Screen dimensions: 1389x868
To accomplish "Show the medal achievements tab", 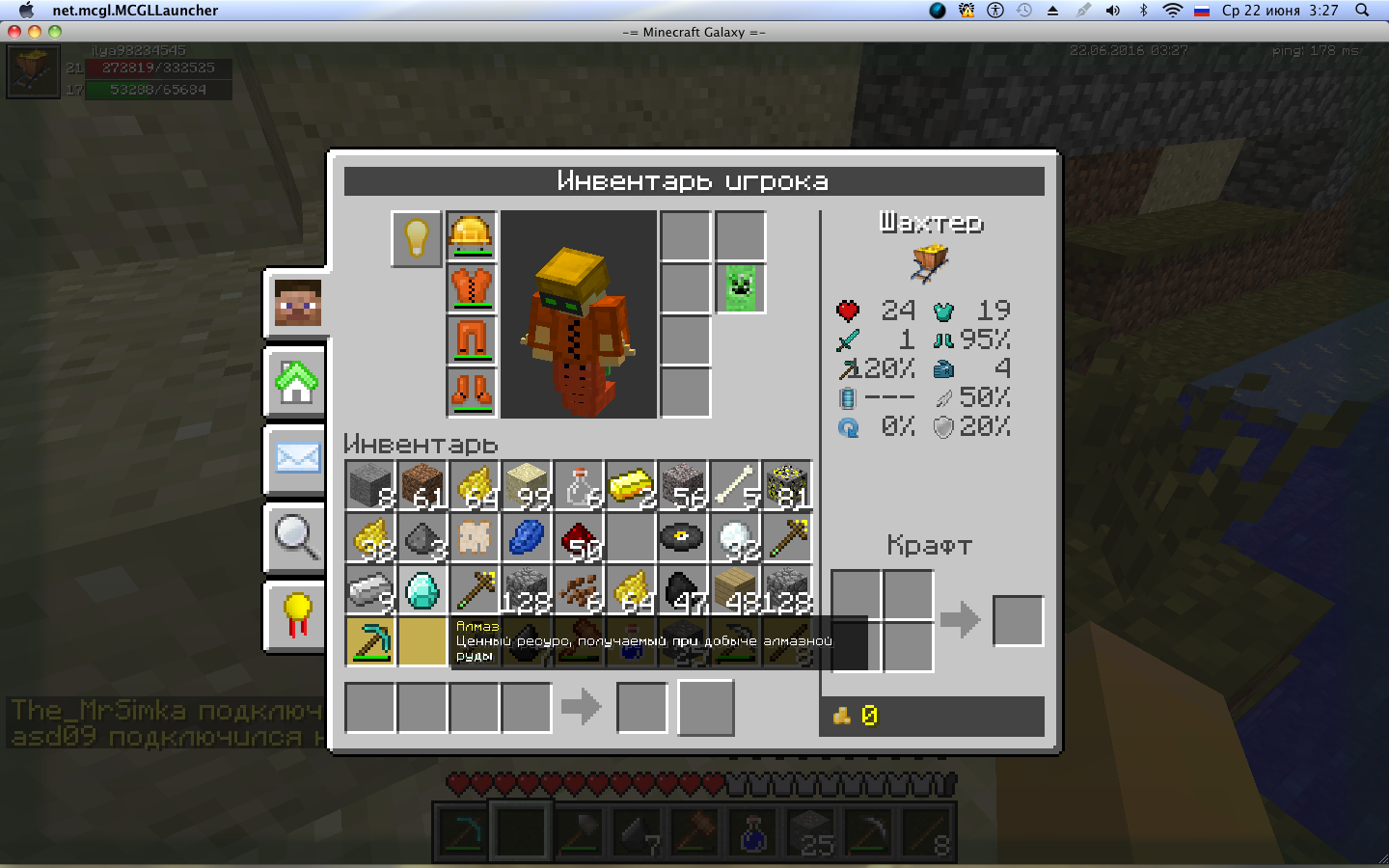I will point(297,615).
